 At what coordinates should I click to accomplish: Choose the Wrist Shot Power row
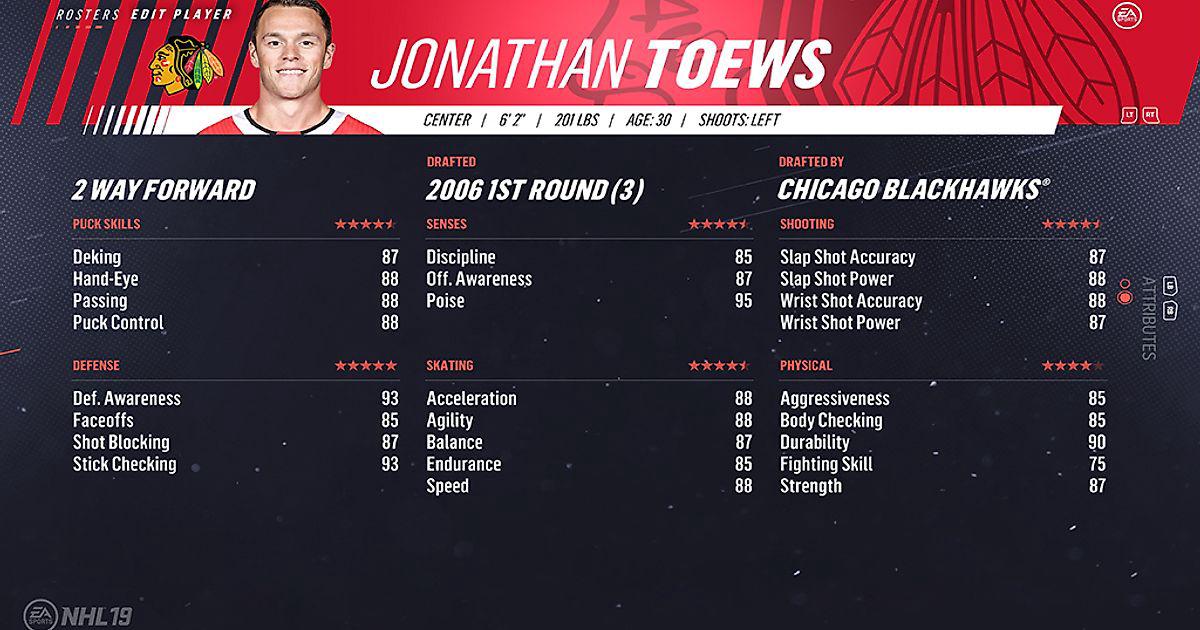click(x=942, y=323)
